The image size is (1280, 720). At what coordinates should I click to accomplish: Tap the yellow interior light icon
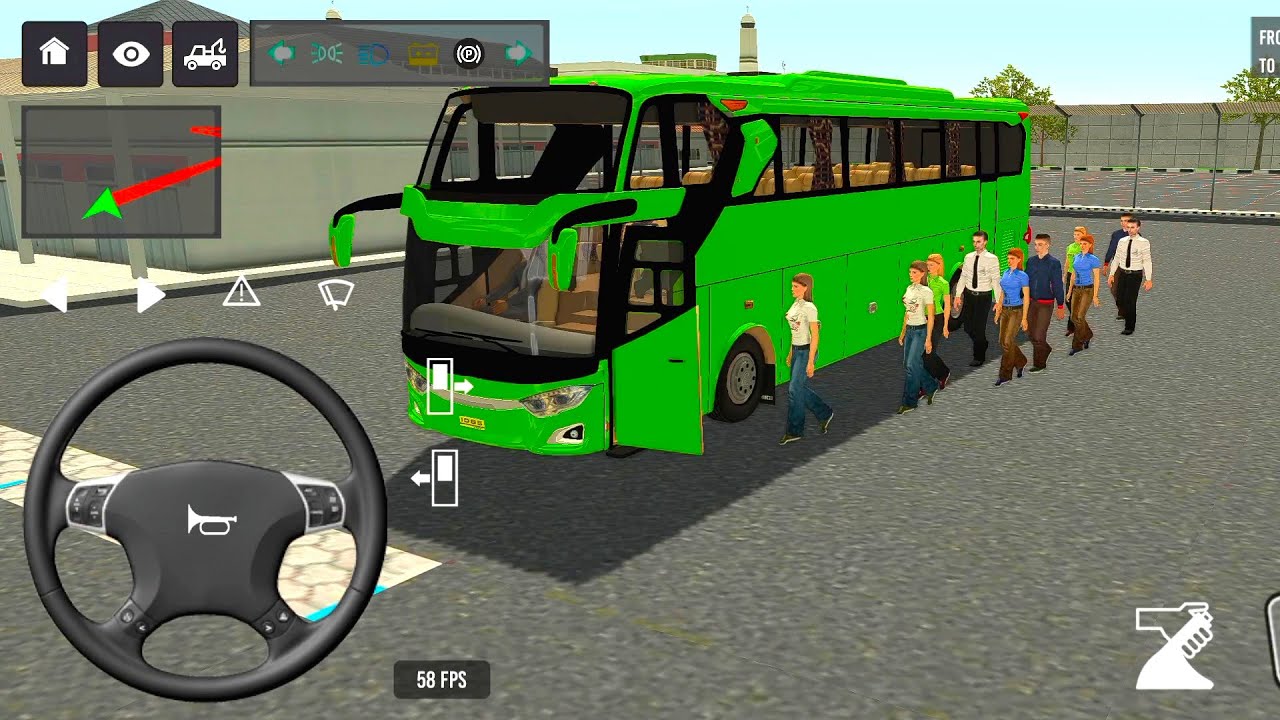pyautogui.click(x=423, y=53)
